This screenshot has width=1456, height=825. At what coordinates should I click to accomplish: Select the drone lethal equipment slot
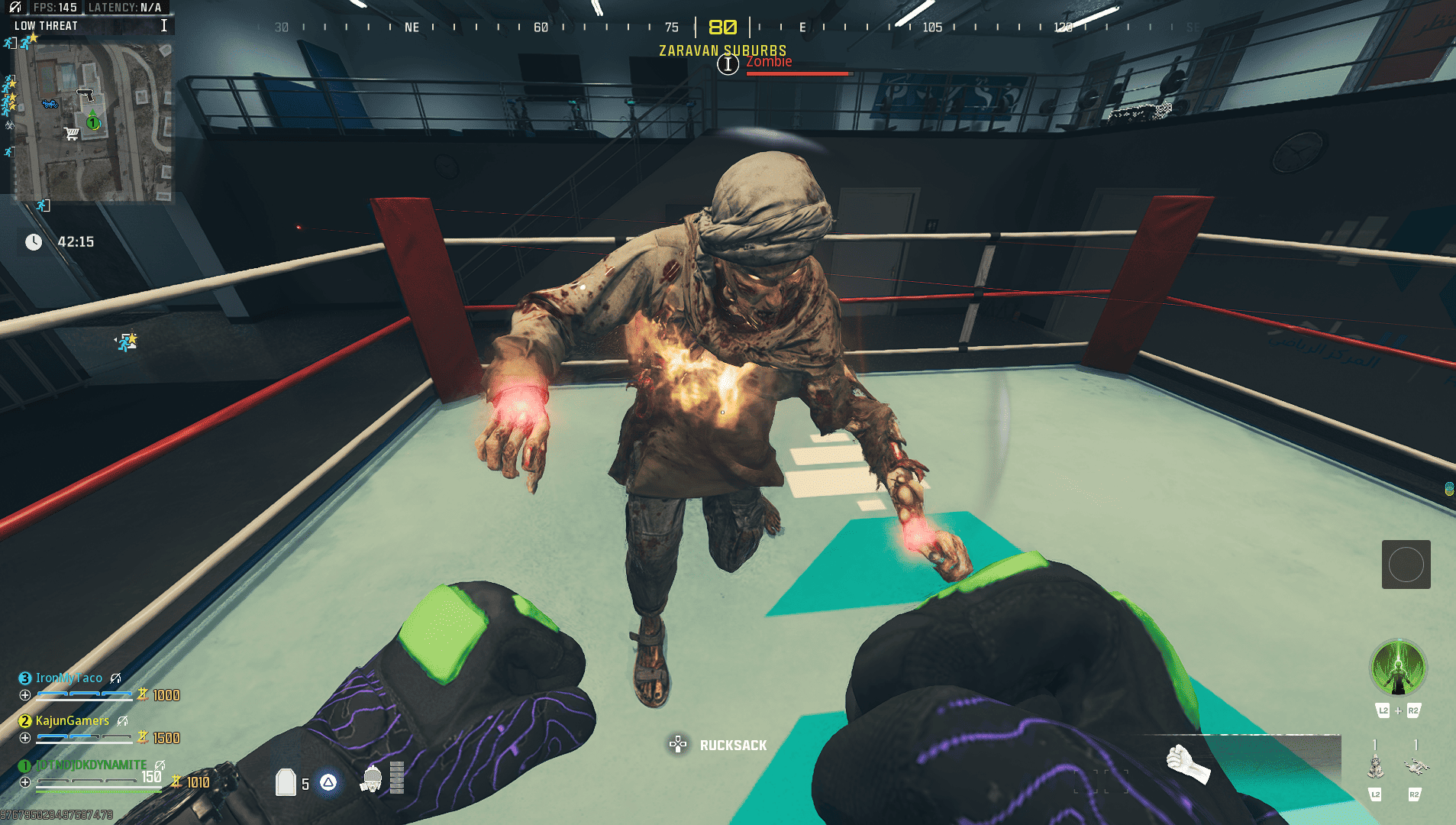click(1416, 765)
